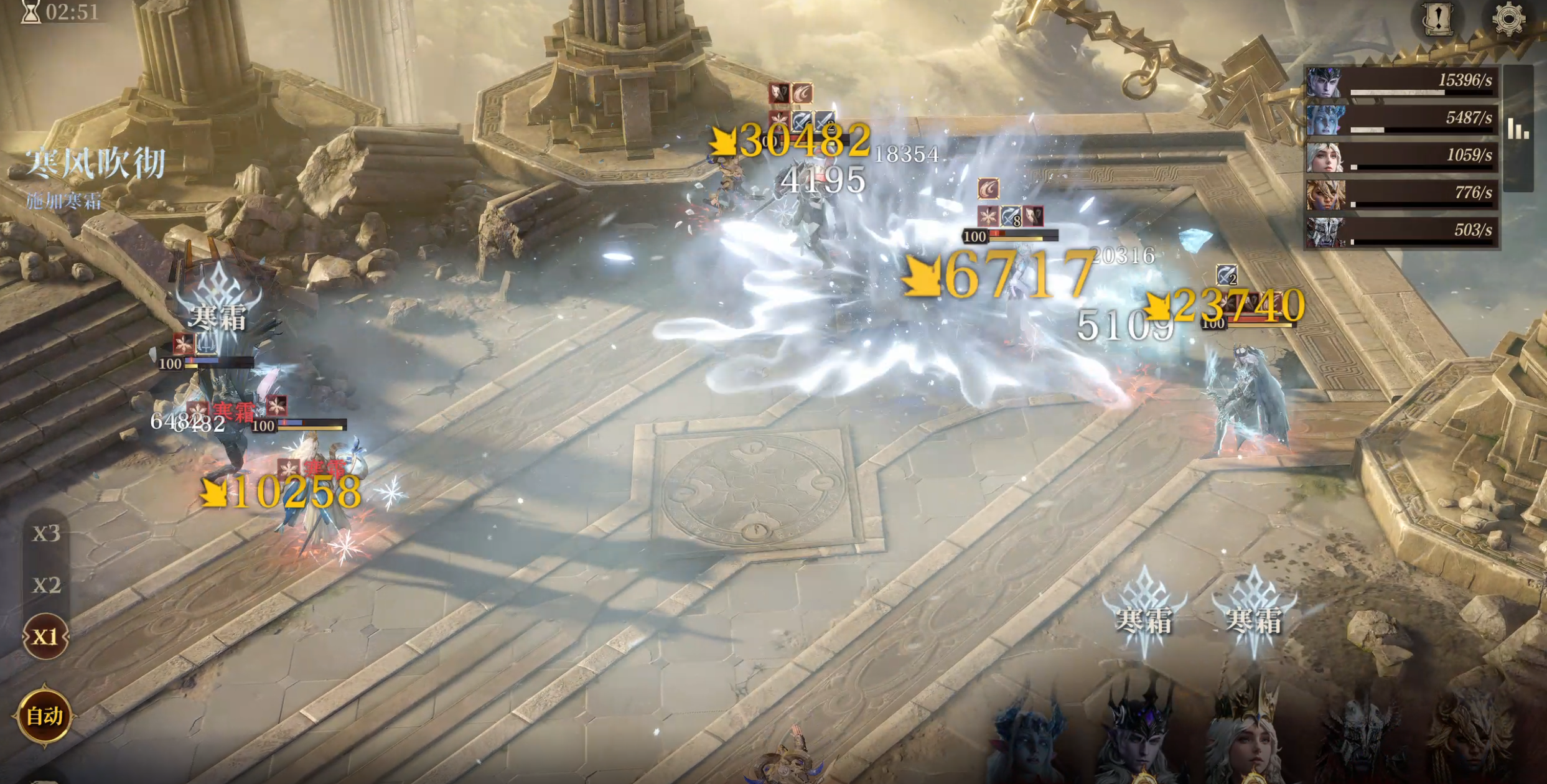Select the 15396/s hero damage row
Image resolution: width=1547 pixels, height=784 pixels.
[x=1401, y=82]
